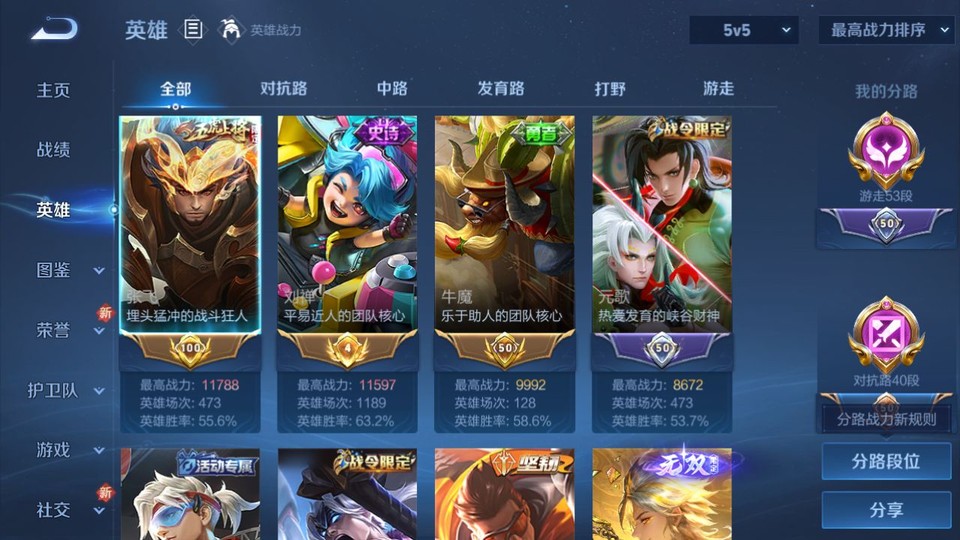Screen dimensions: 960x540
Task: Click the 分路段位 button
Action: [x=886, y=462]
